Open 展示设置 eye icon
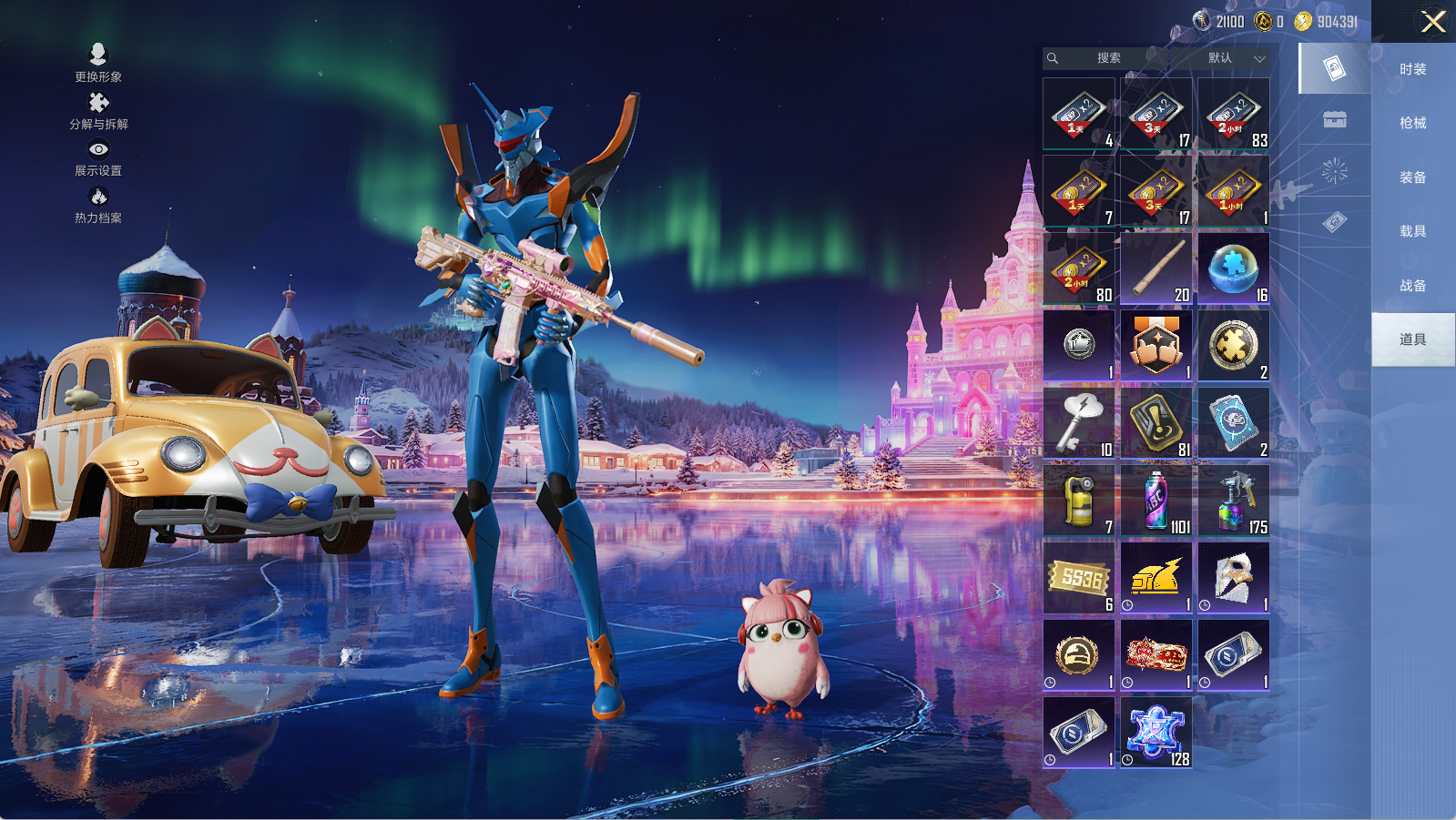 tap(98, 157)
